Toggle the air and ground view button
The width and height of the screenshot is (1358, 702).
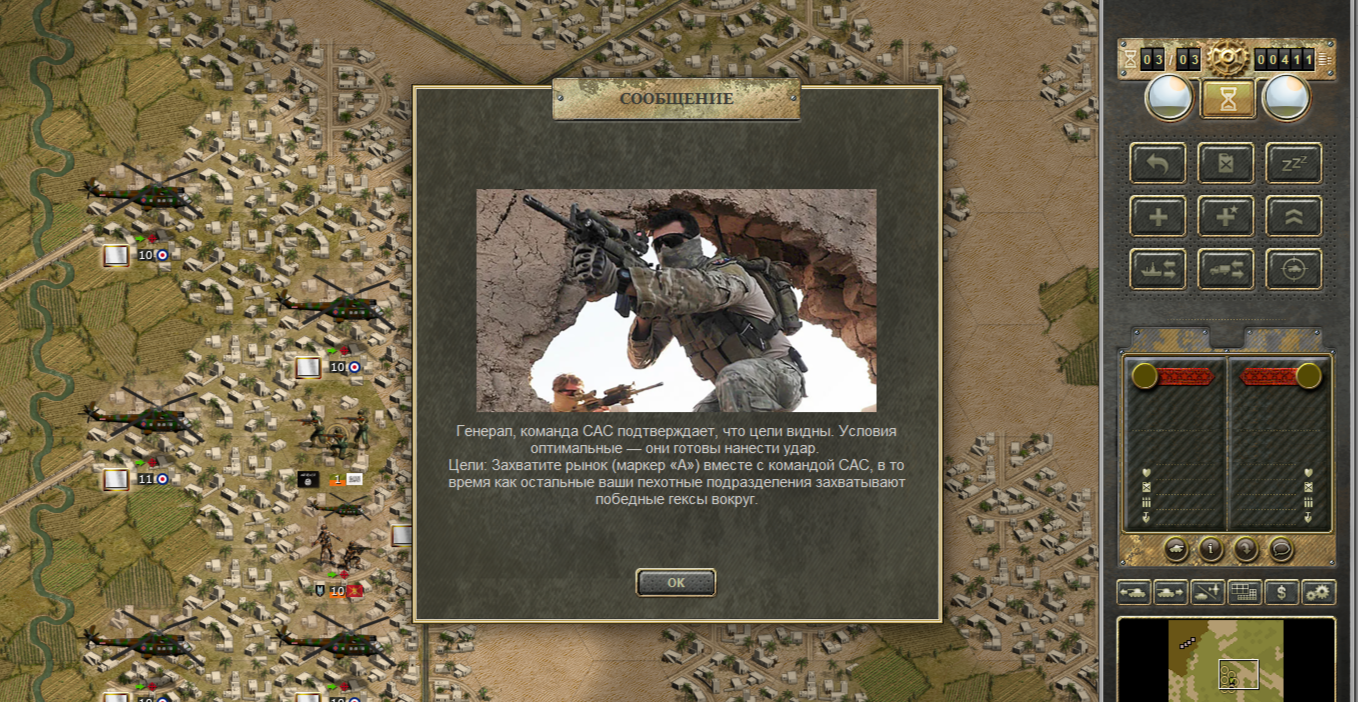1208,592
